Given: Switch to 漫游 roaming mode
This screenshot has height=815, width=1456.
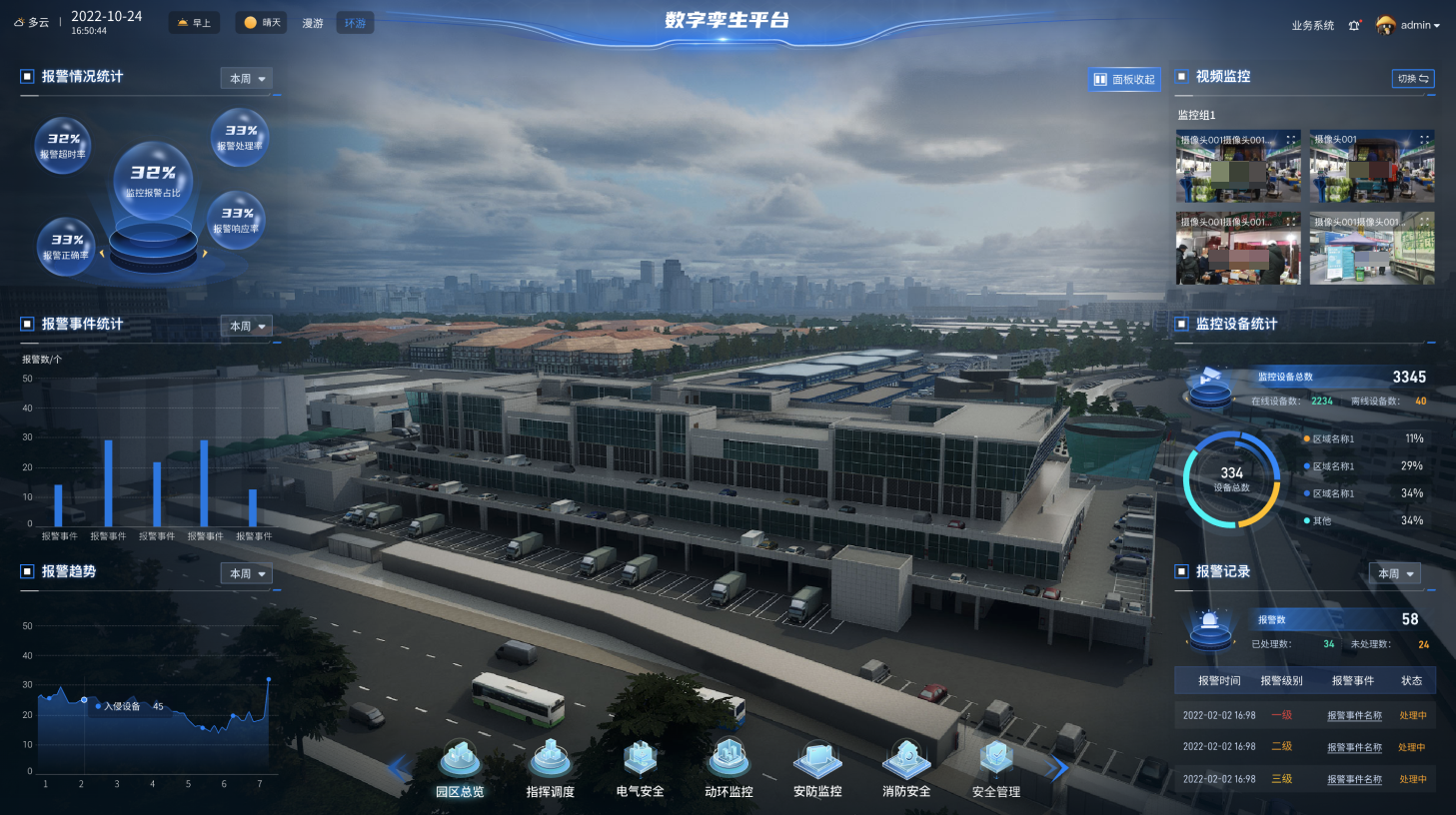Looking at the screenshot, I should click(313, 23).
